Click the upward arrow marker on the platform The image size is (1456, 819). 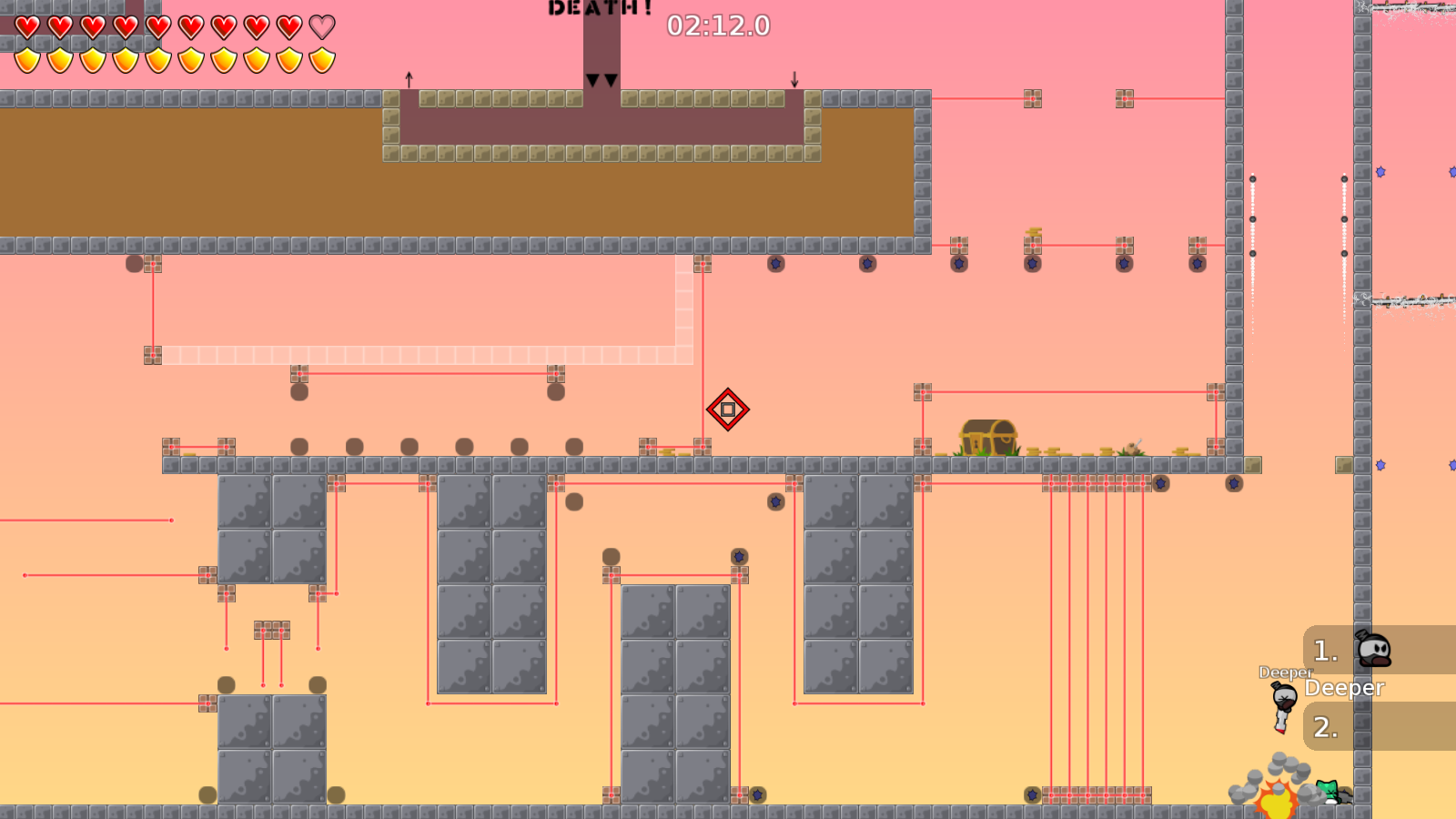coord(407,80)
